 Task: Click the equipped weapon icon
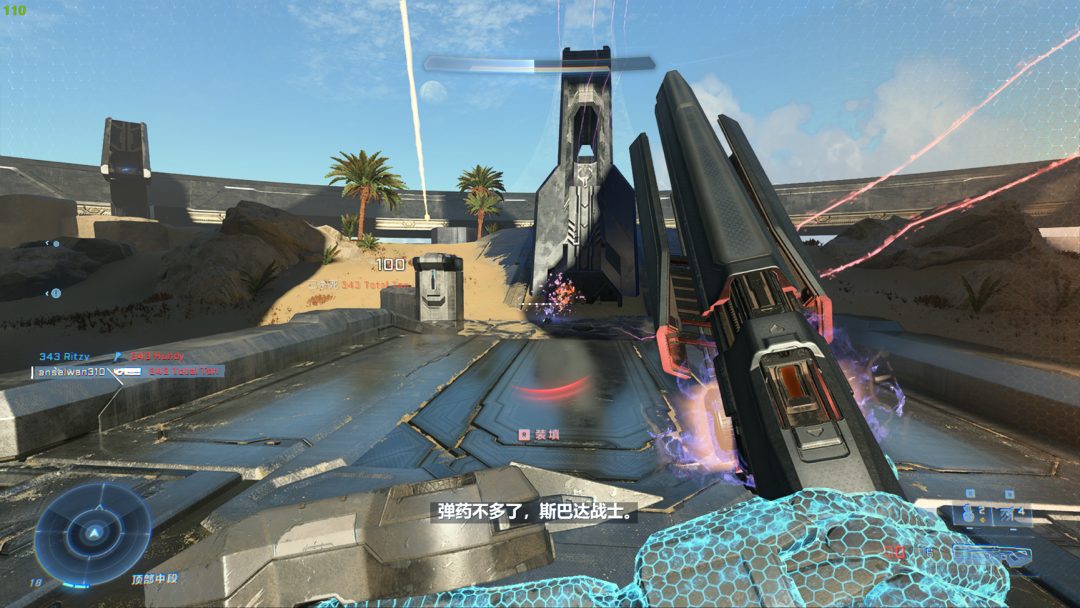[x=992, y=553]
